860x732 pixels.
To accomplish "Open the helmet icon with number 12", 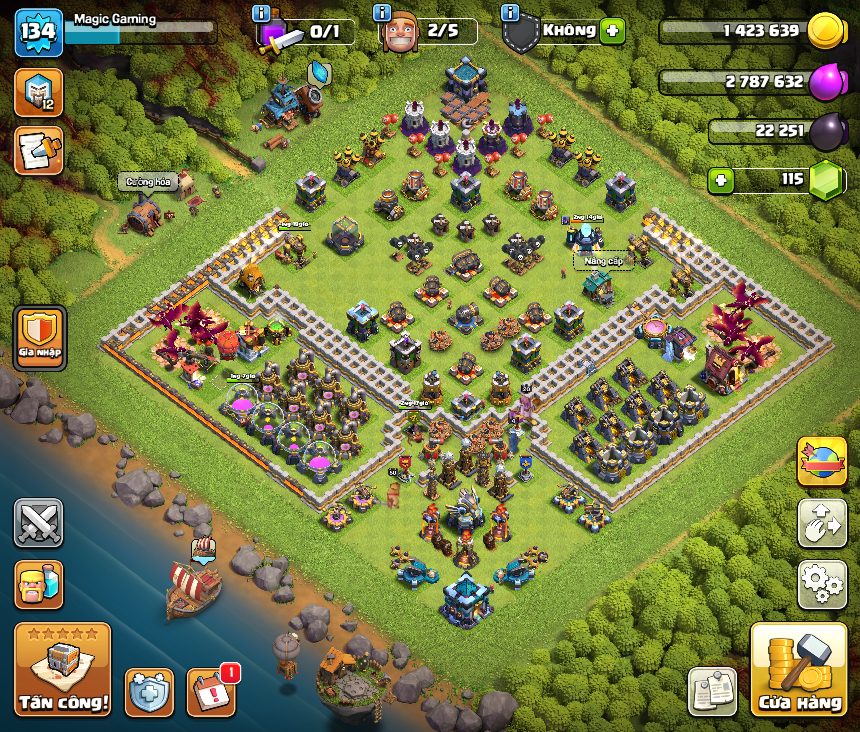I will click(39, 92).
